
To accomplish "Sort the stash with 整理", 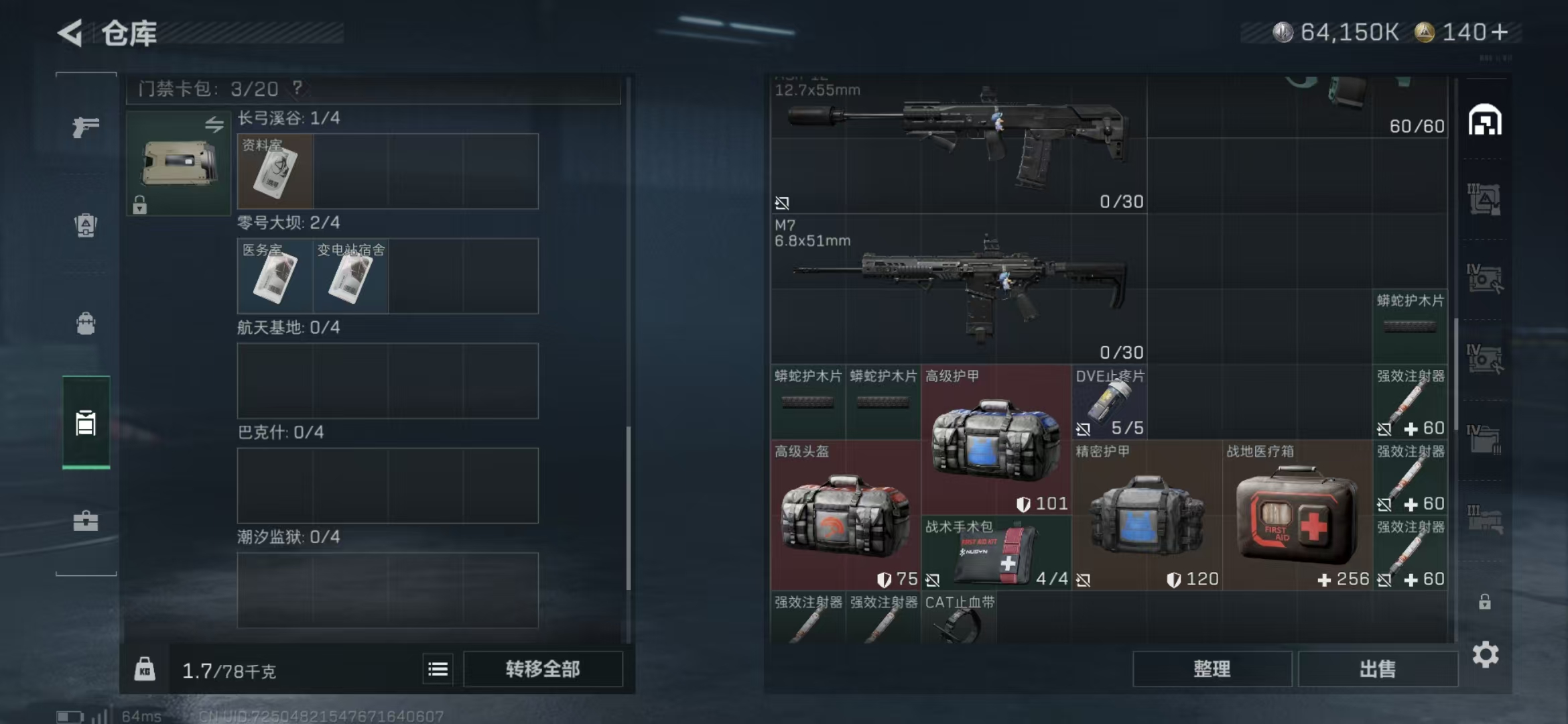I will [1212, 668].
